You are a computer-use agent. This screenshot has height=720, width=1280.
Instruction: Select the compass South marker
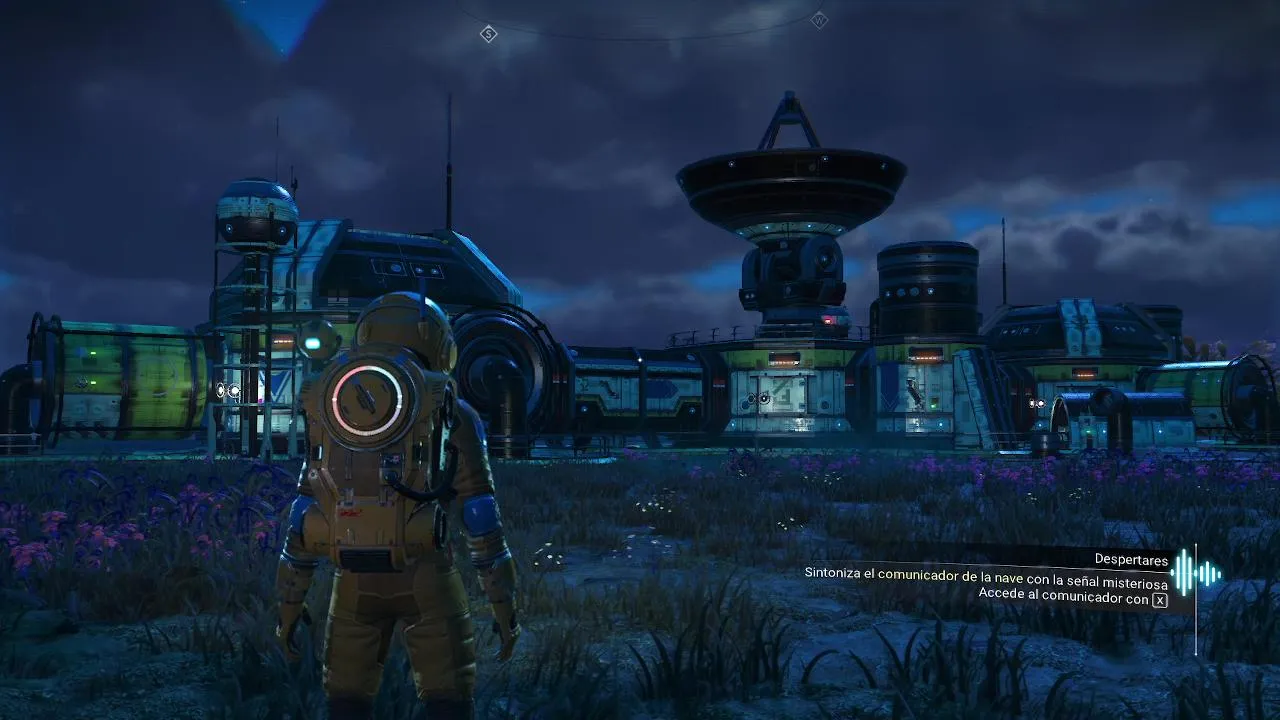(488, 34)
